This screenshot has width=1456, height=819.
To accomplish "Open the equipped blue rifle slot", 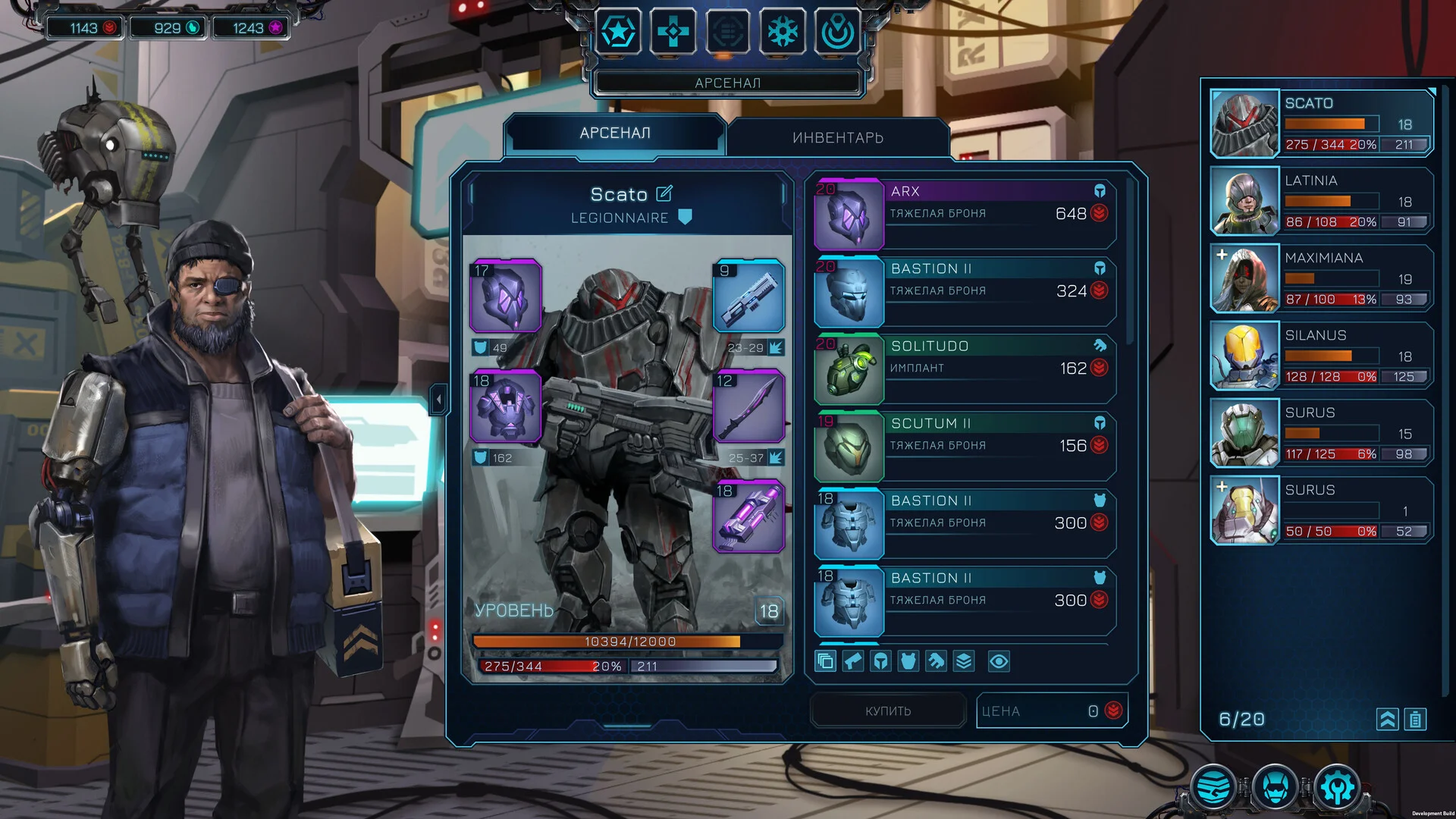I will point(748,296).
